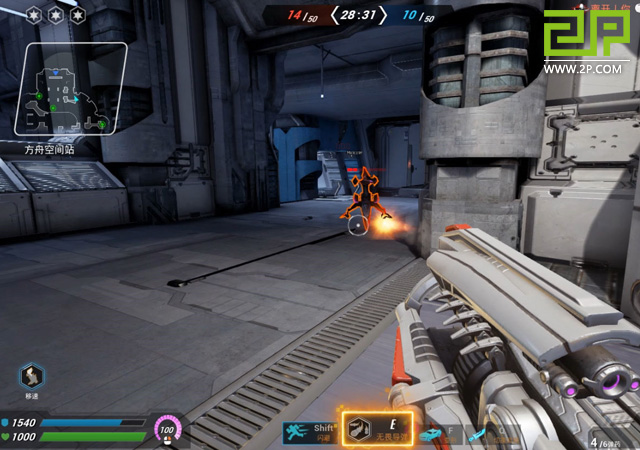Activate the highlighted missile ability slot
Image resolution: width=640 pixels, height=450 pixels.
(376, 430)
